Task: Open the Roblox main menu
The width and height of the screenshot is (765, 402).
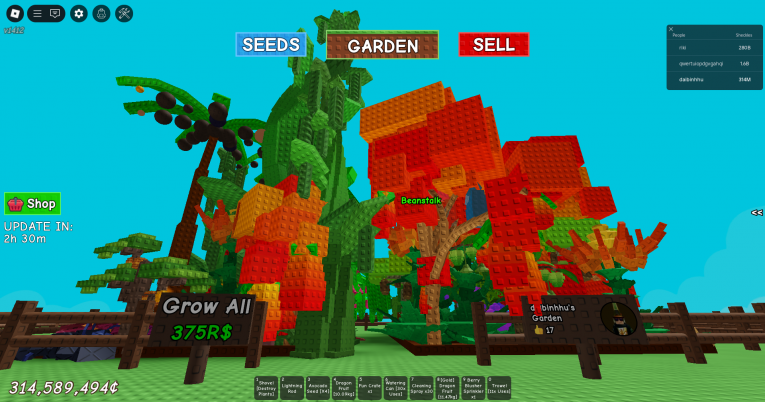Action: 15,14
